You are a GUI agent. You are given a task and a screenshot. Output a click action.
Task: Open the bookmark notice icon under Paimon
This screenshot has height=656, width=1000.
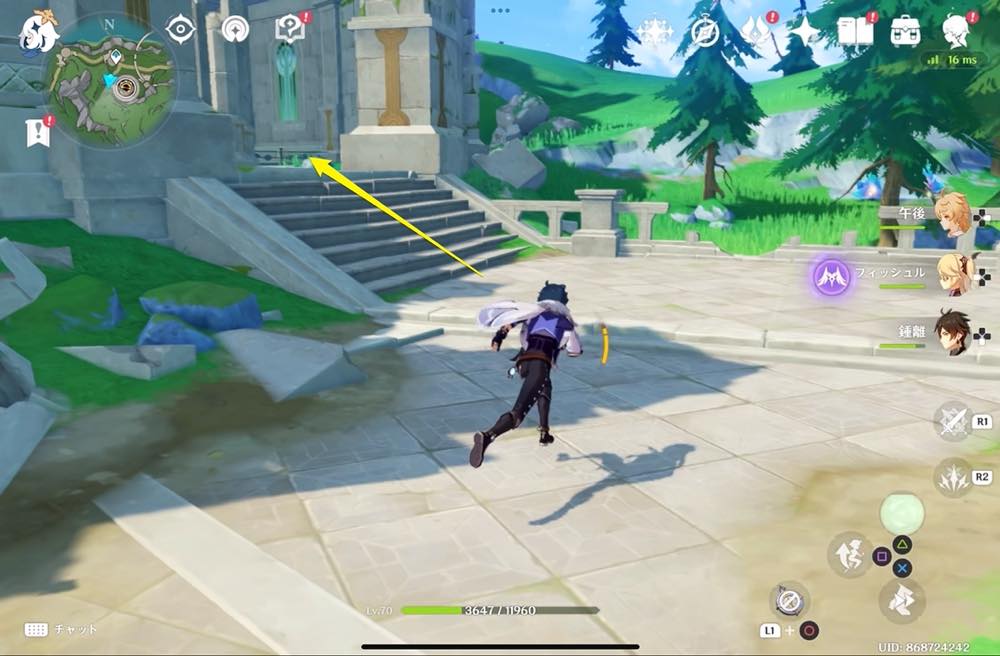(x=37, y=131)
